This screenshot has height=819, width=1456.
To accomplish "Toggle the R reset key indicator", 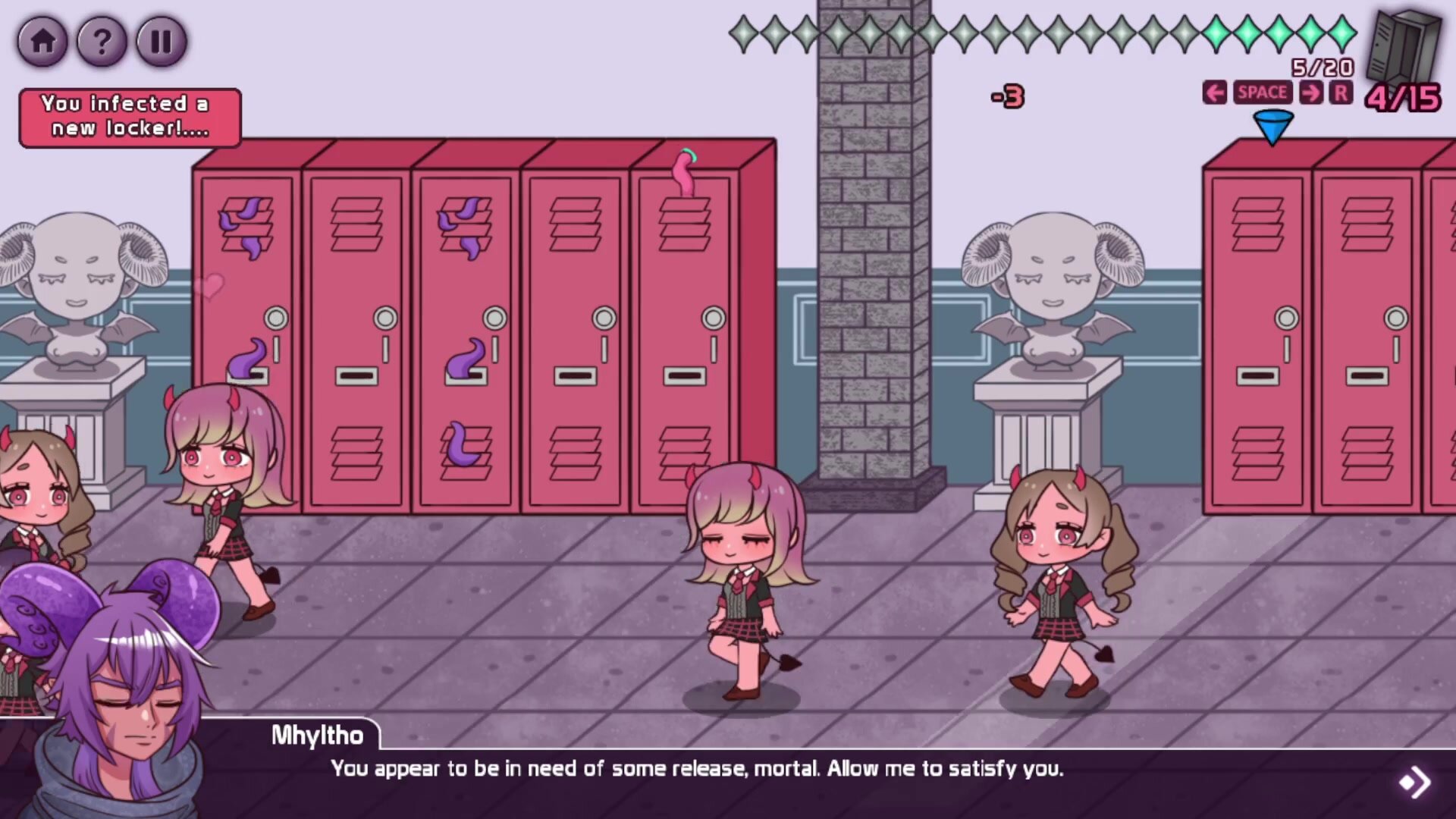I will (x=1341, y=93).
